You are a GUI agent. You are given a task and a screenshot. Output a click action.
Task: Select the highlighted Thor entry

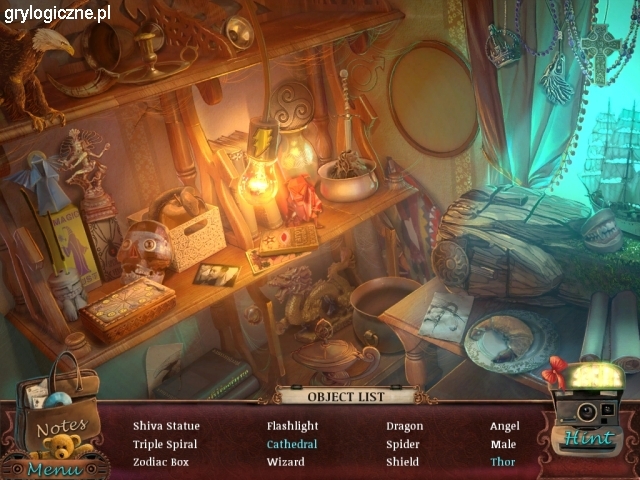pyautogui.click(x=503, y=462)
